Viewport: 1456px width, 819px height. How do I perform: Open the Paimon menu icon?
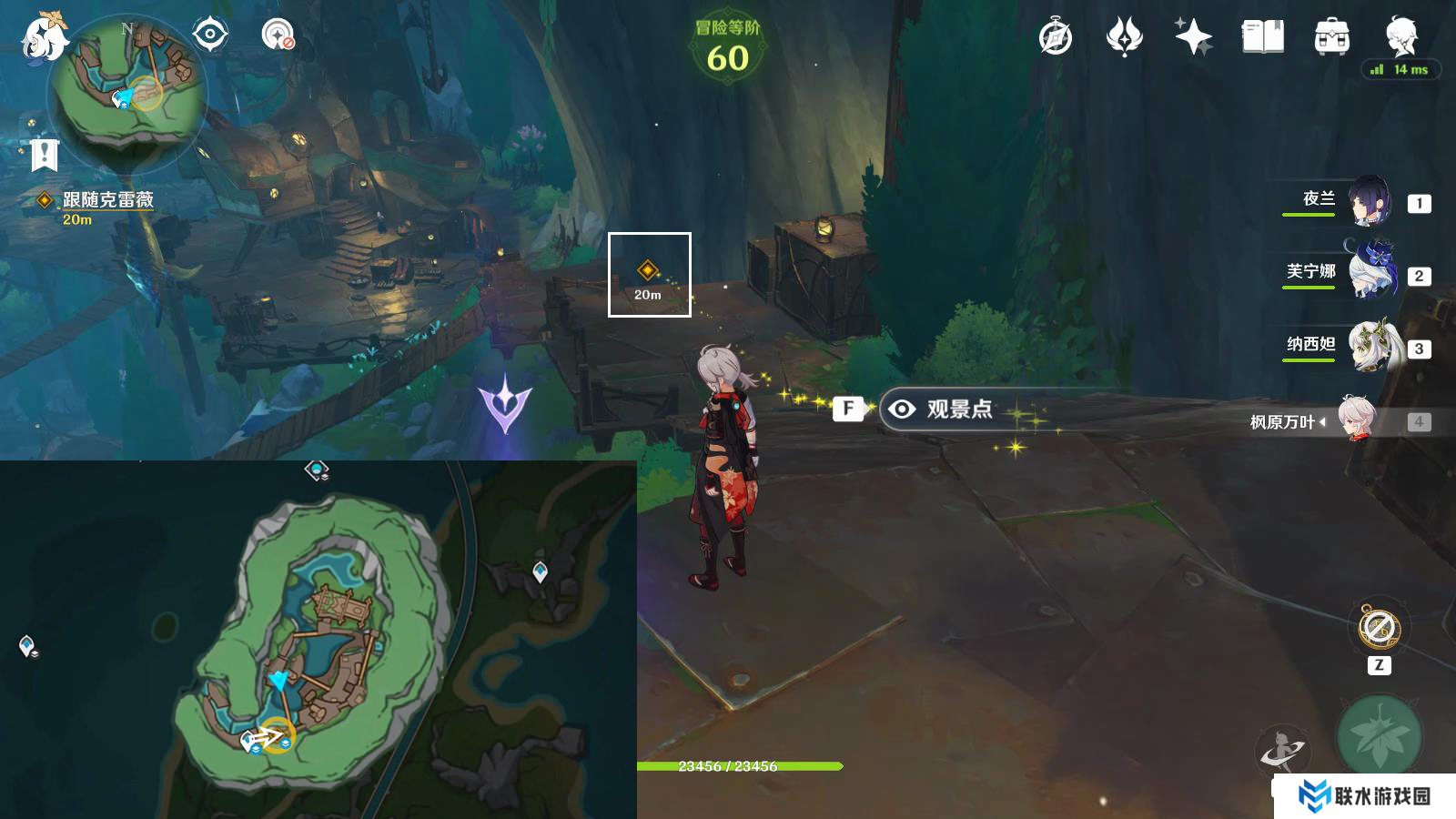tap(44, 36)
